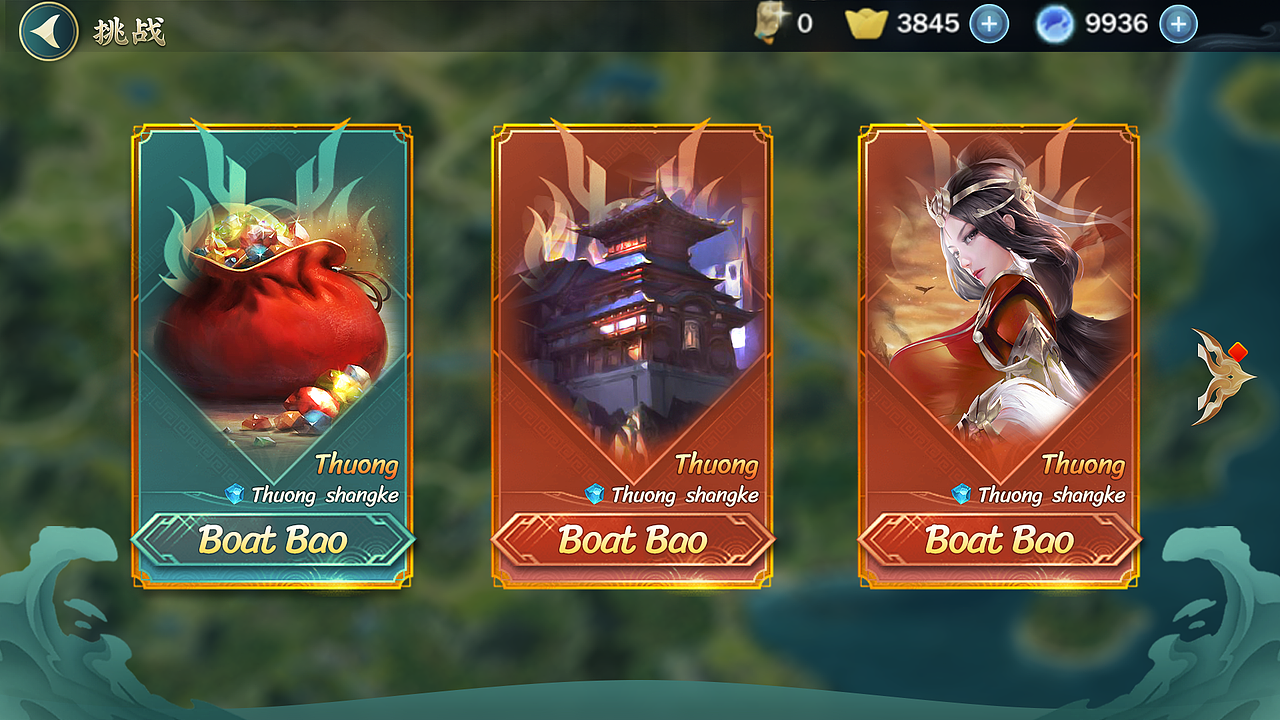The image size is (1280, 720).
Task: Click the plus button next to 3845 gold
Action: coord(989,24)
